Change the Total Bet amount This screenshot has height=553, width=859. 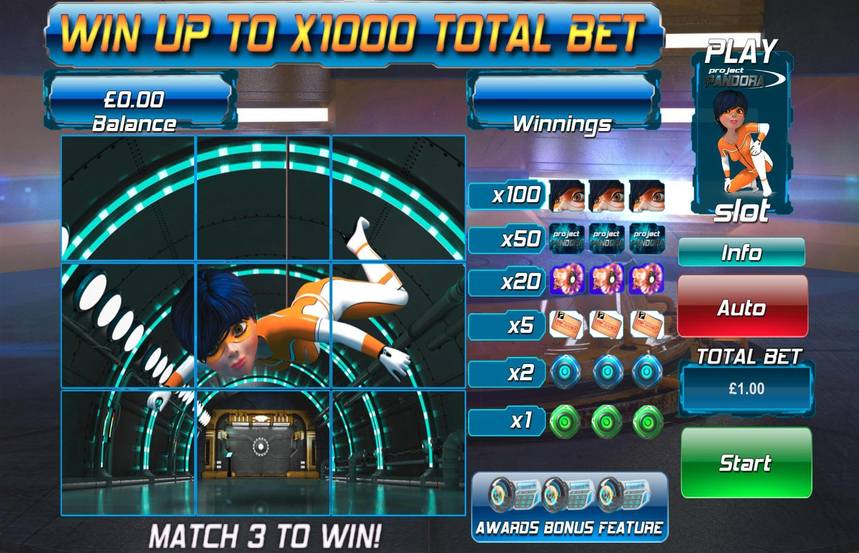click(x=746, y=387)
